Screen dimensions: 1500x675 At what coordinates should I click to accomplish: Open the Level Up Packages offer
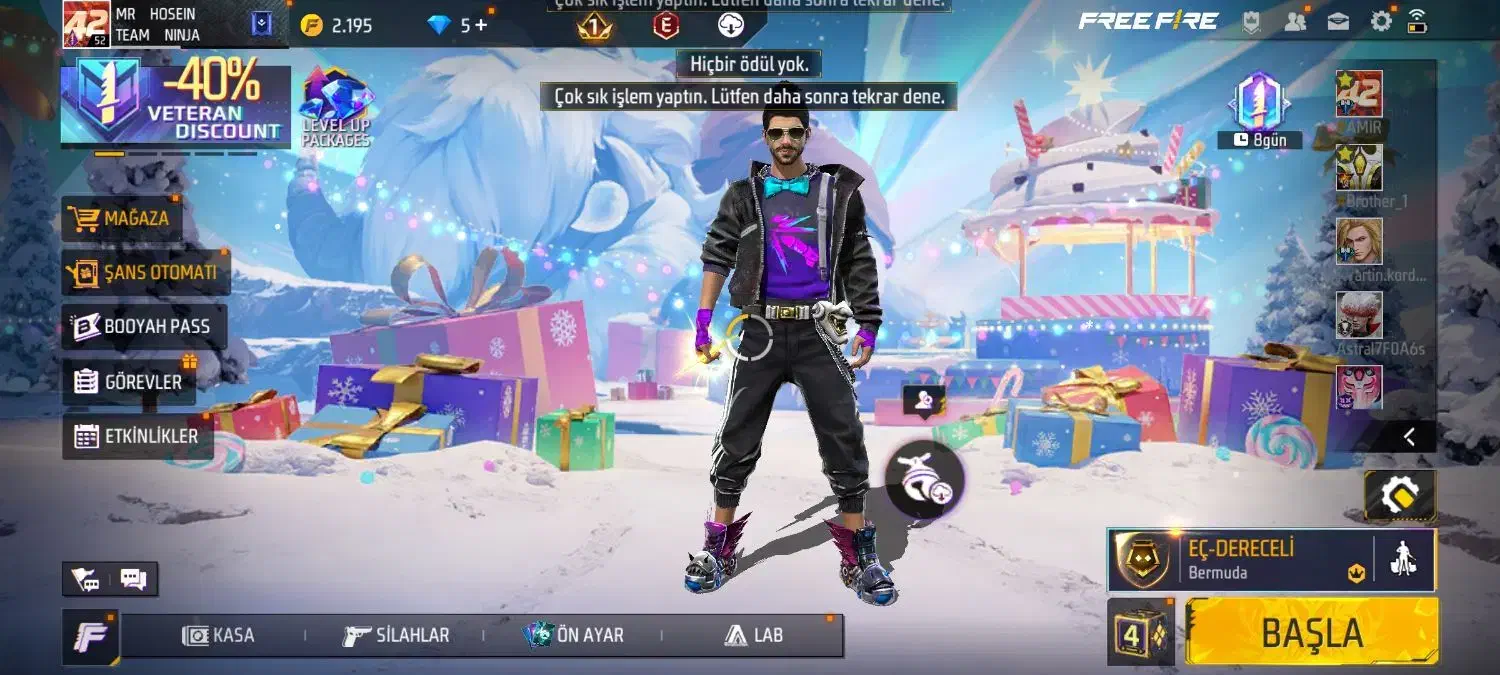click(336, 108)
